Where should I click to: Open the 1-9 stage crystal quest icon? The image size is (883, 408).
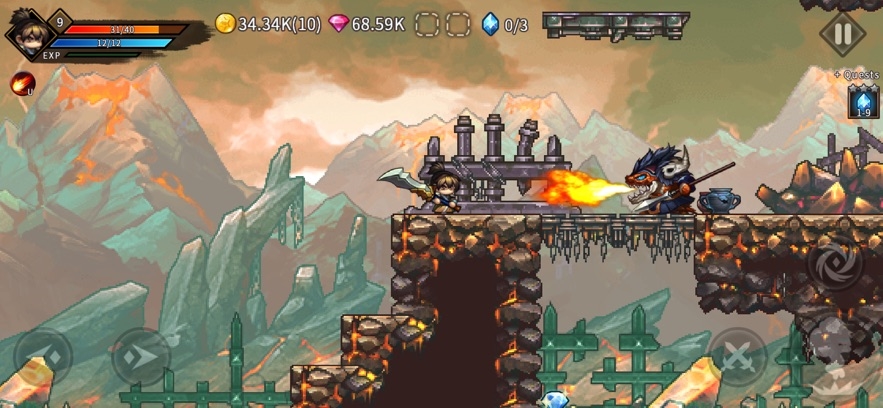[x=863, y=101]
